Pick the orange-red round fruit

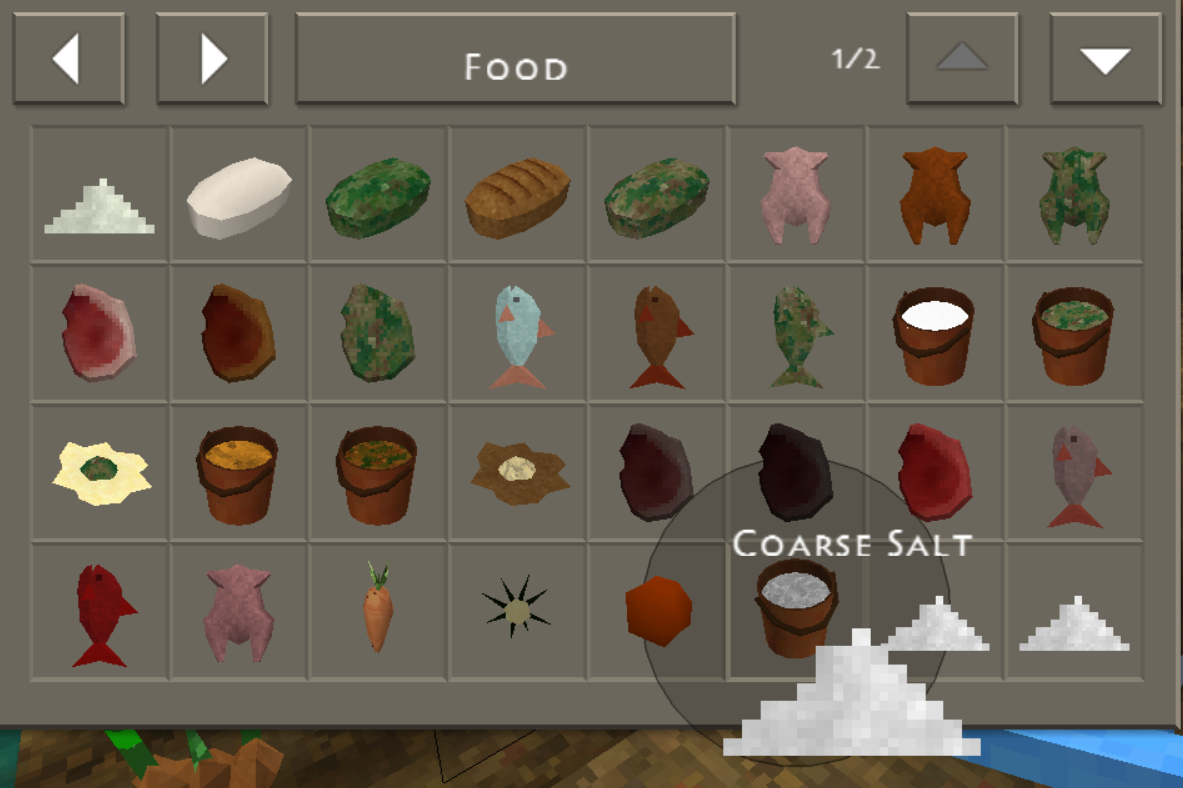click(657, 610)
